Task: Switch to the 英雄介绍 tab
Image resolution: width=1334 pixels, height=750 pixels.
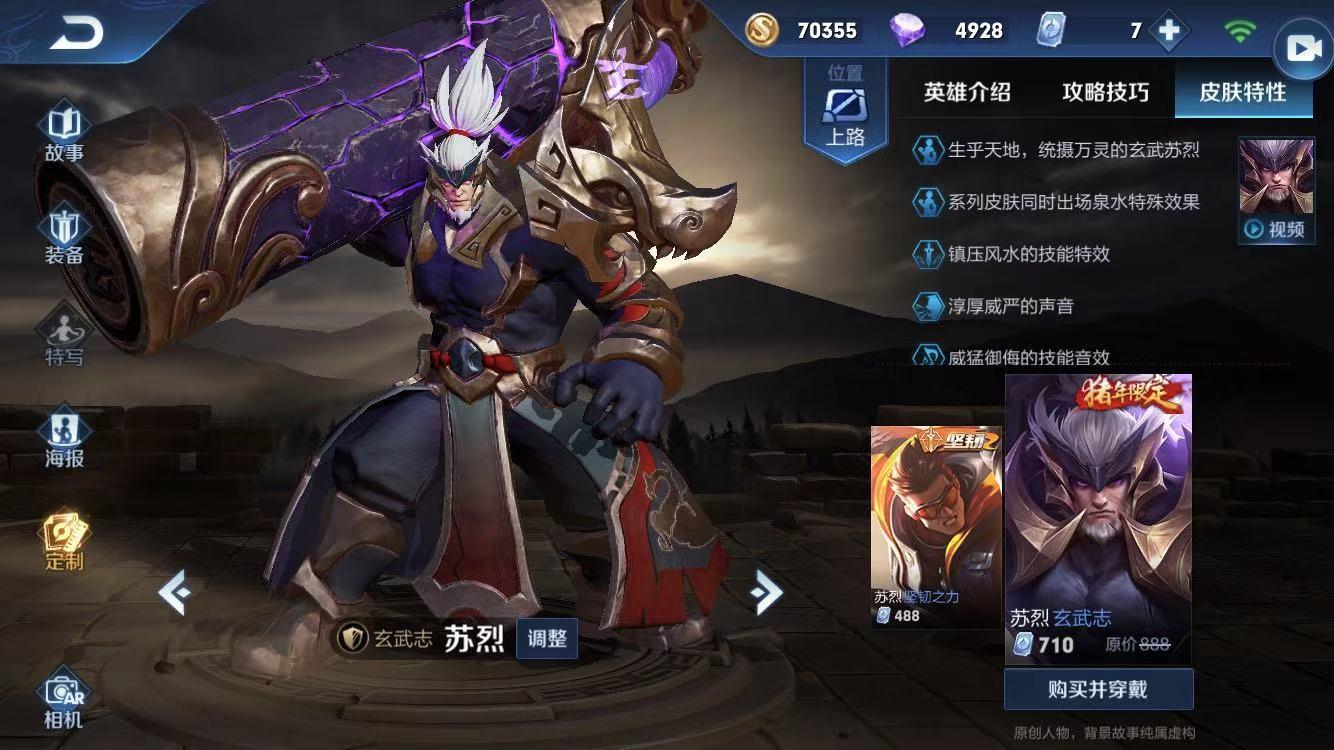Action: [966, 92]
